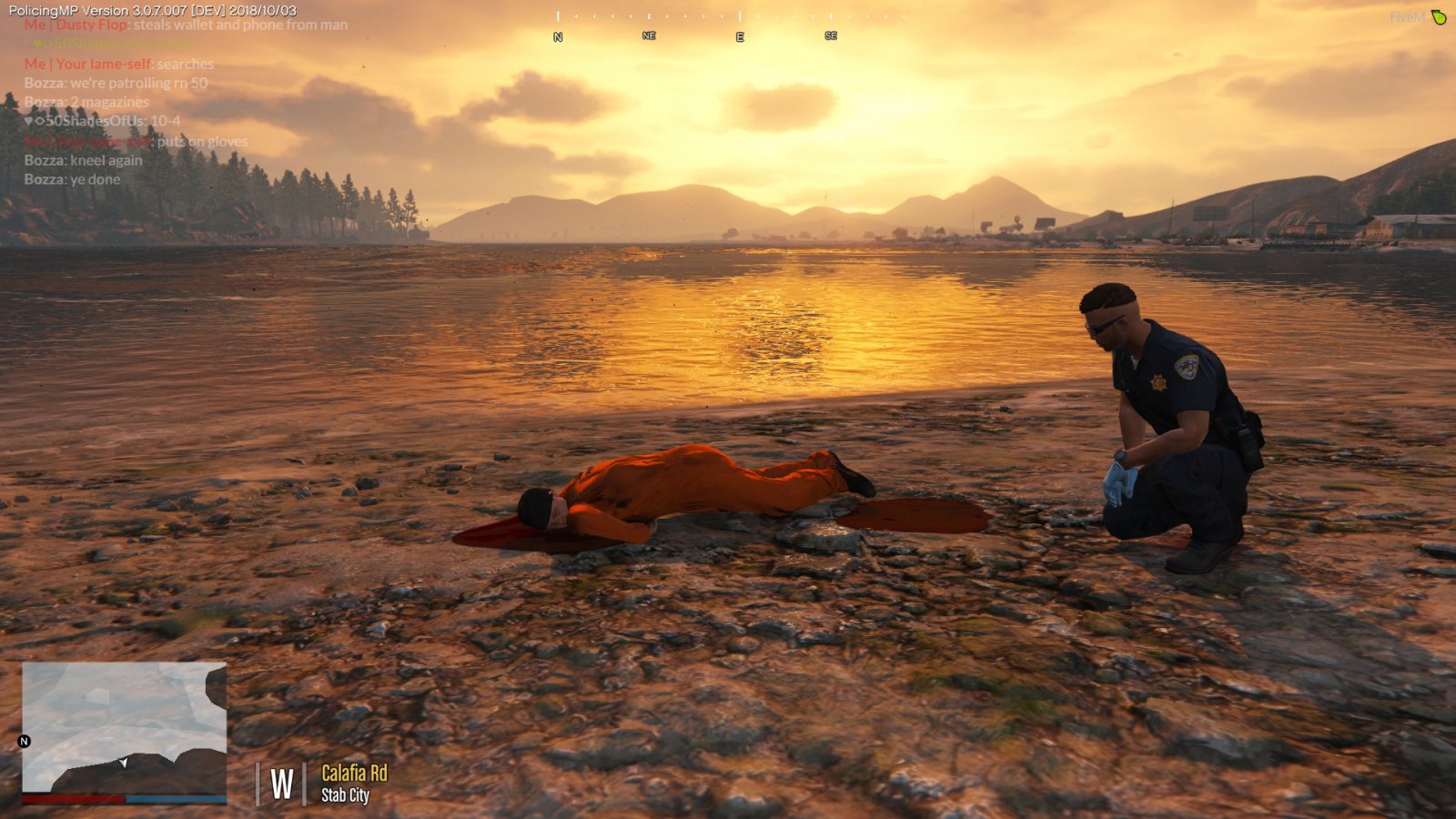Click the north marker on the minimap
Screen dimensions: 1456x819
click(25, 742)
